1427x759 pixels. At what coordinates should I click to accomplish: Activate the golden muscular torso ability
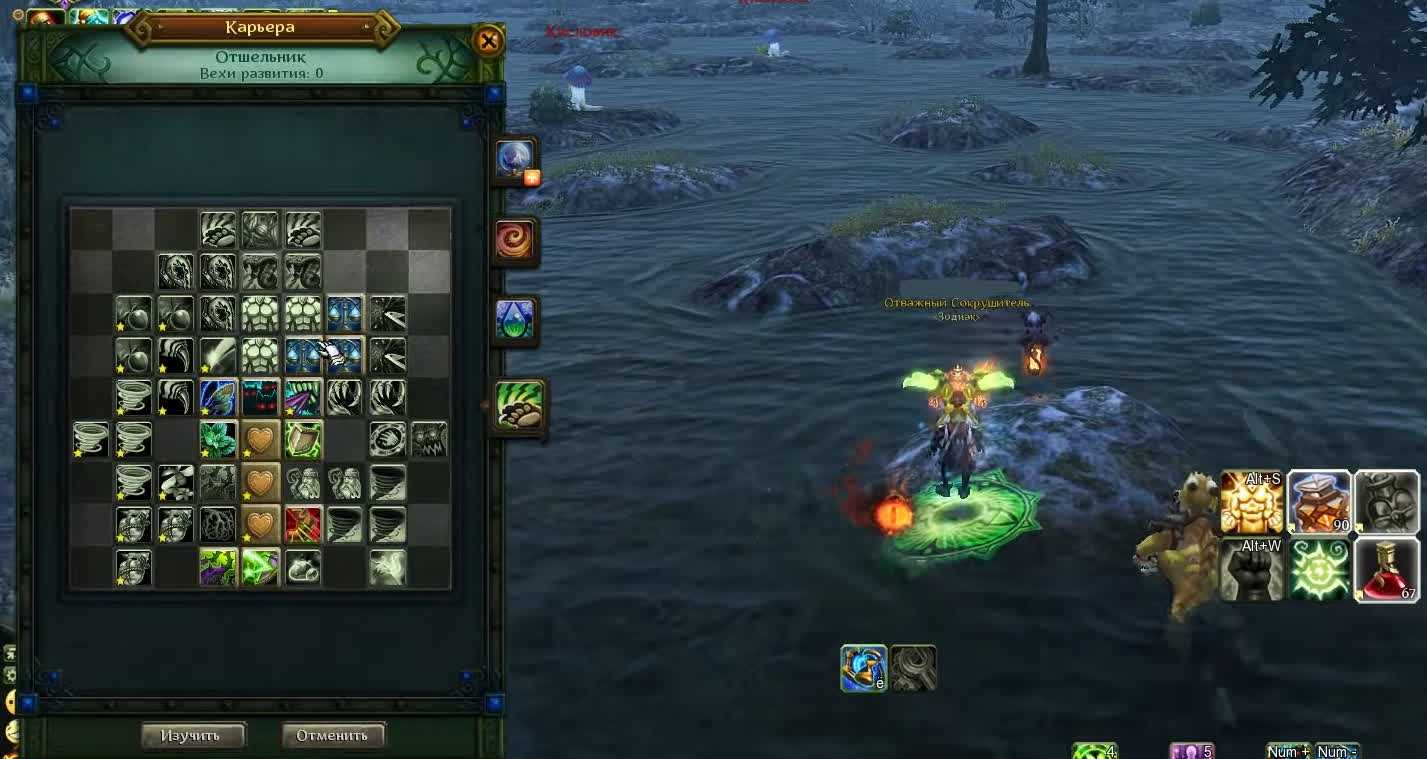pos(1252,502)
